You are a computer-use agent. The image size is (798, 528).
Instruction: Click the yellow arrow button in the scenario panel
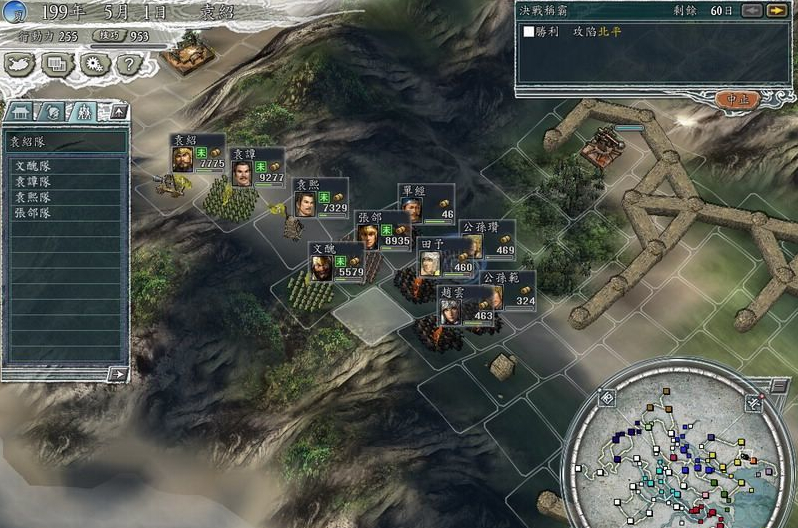pyautogui.click(x=776, y=10)
